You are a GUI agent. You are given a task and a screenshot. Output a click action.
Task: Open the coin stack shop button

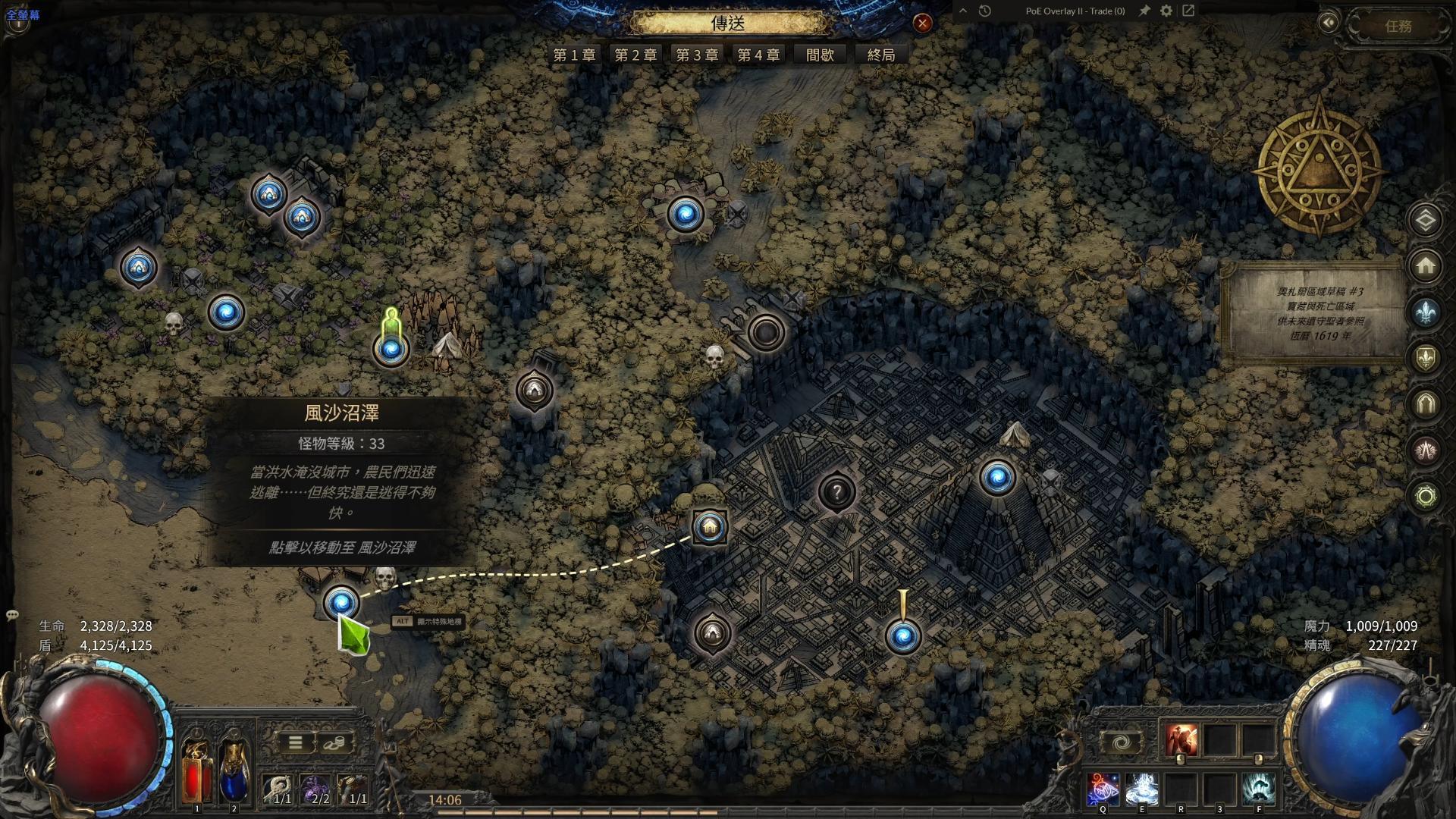tap(335, 742)
